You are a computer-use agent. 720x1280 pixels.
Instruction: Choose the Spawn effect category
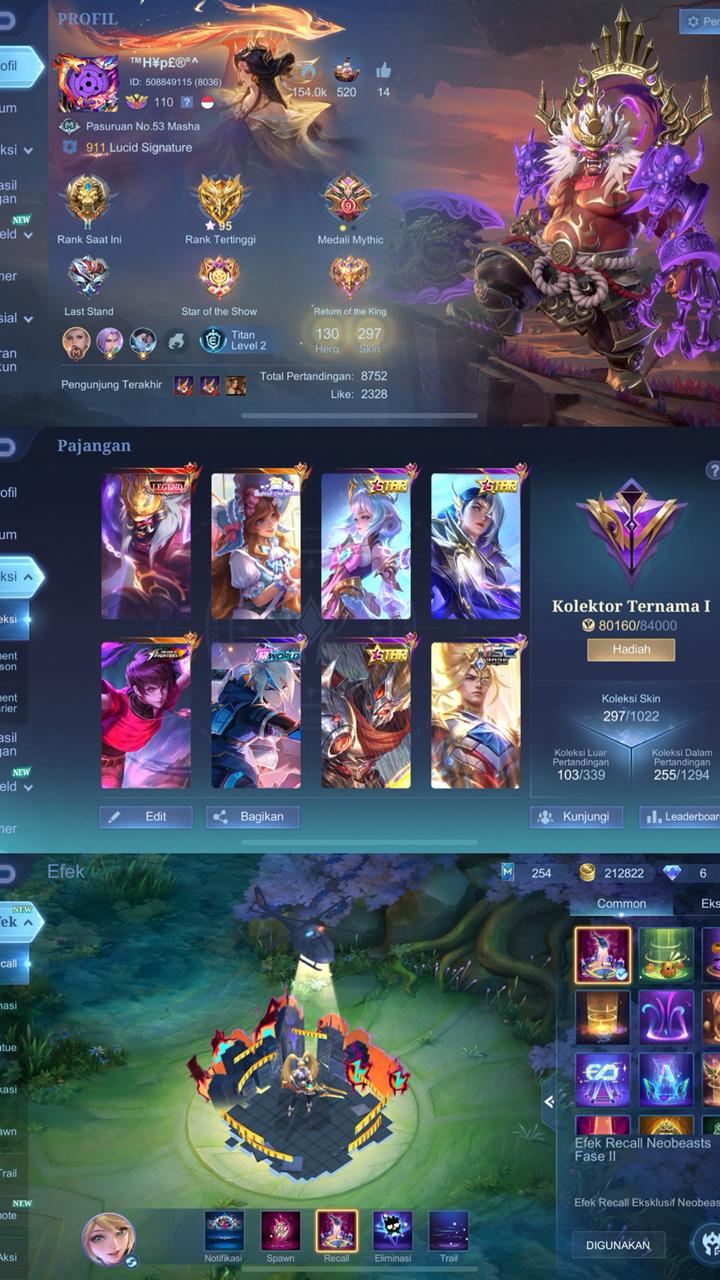(x=280, y=1233)
